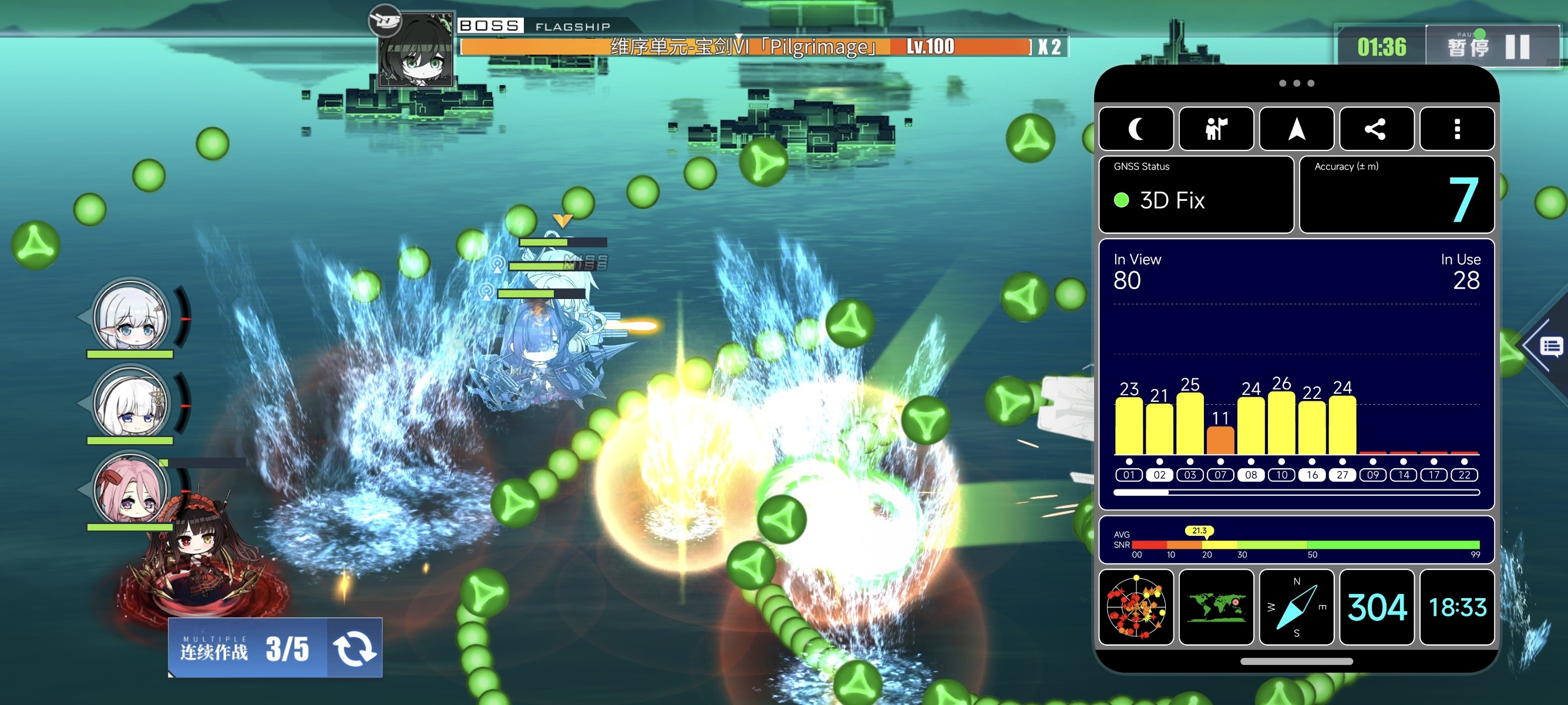Image resolution: width=1568 pixels, height=705 pixels.
Task: Select satellite 27 label in chart
Action: [x=1342, y=475]
